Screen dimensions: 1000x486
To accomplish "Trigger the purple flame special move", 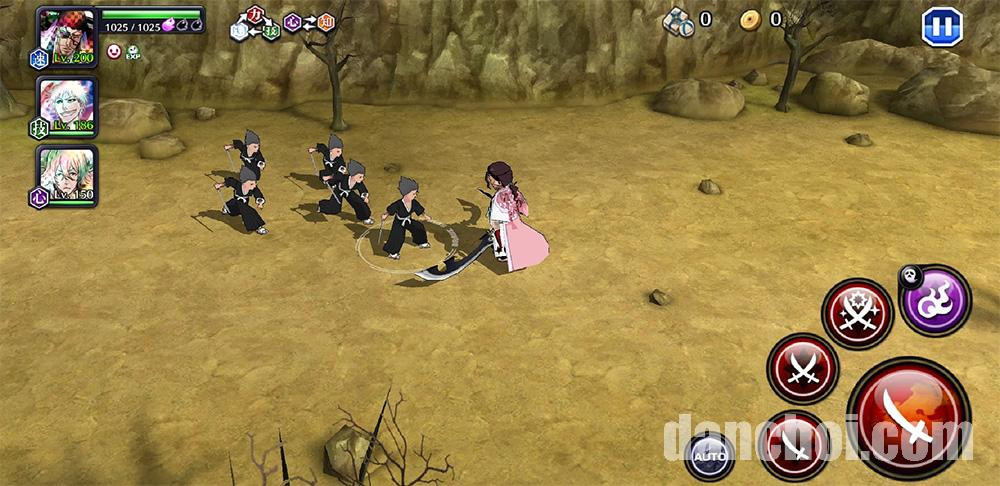I will [936, 299].
